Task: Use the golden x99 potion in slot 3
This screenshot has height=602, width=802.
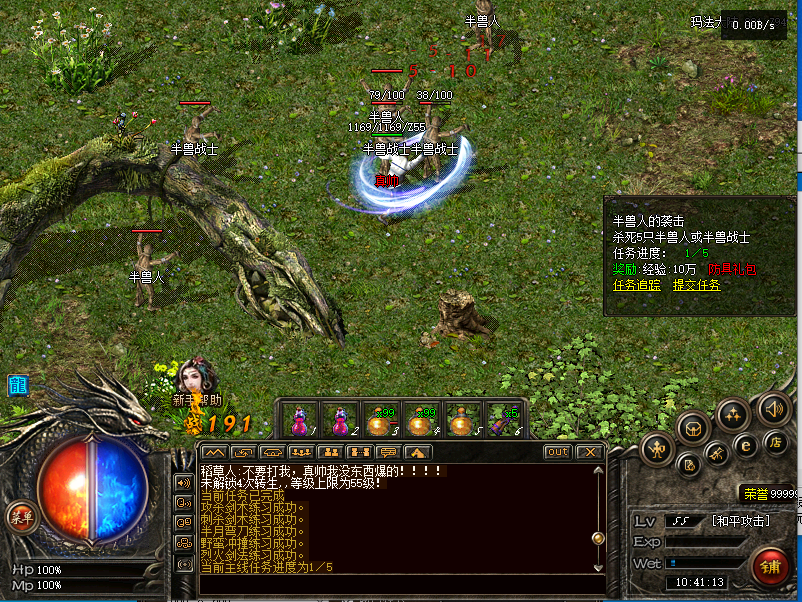Action: 380,420
